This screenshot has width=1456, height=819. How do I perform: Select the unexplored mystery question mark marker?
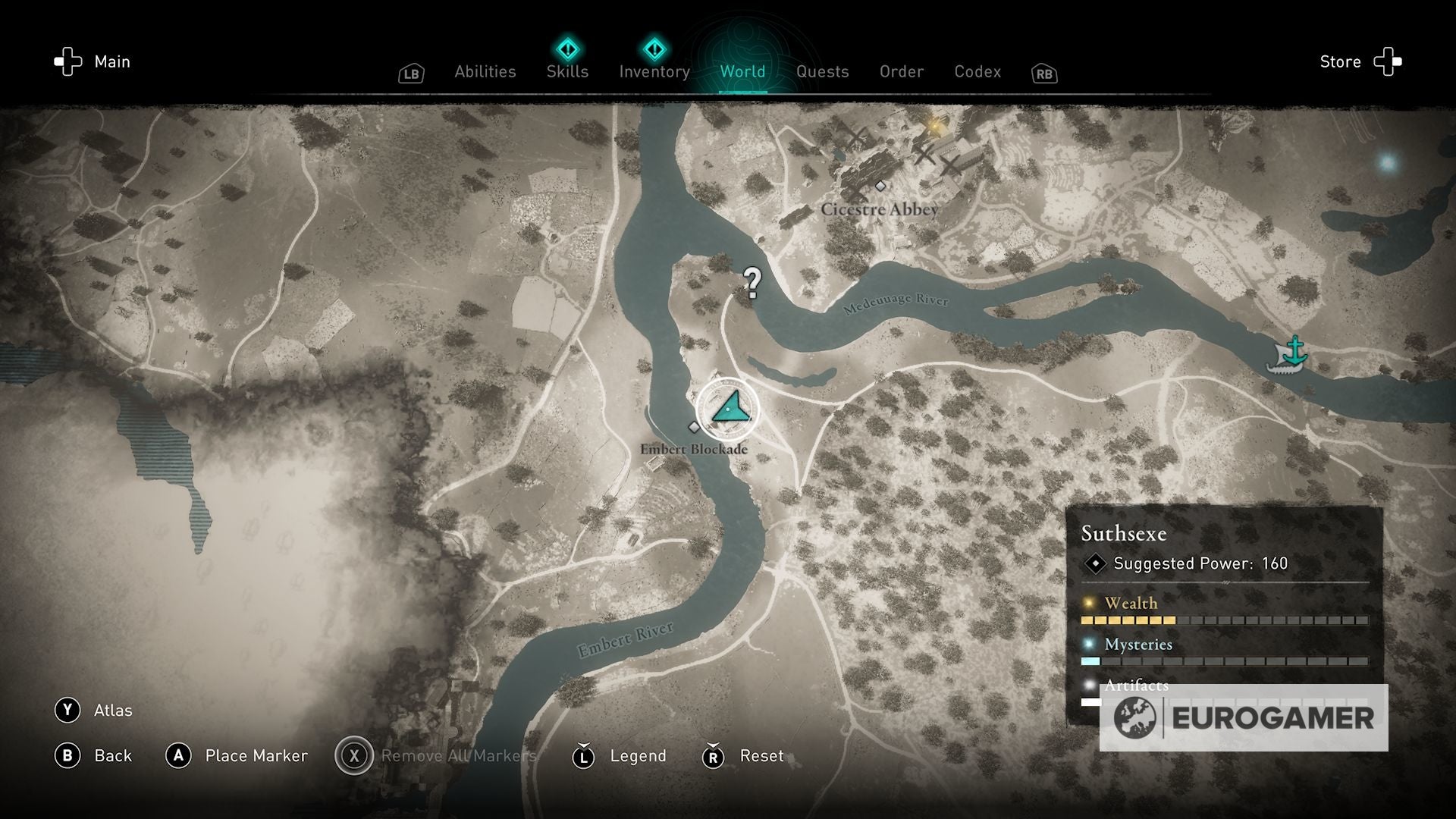752,283
